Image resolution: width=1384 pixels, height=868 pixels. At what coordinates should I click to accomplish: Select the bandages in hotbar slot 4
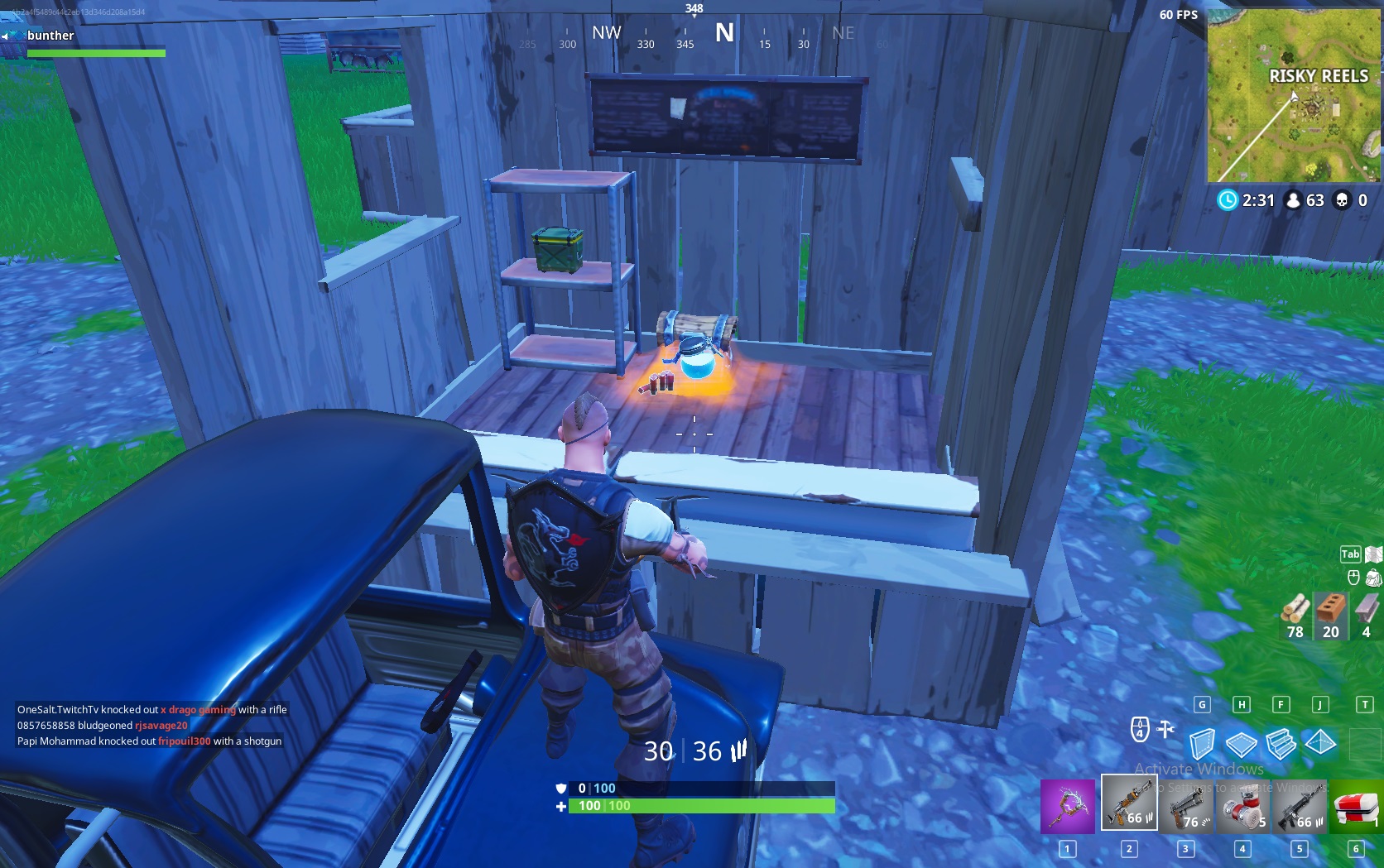1241,807
